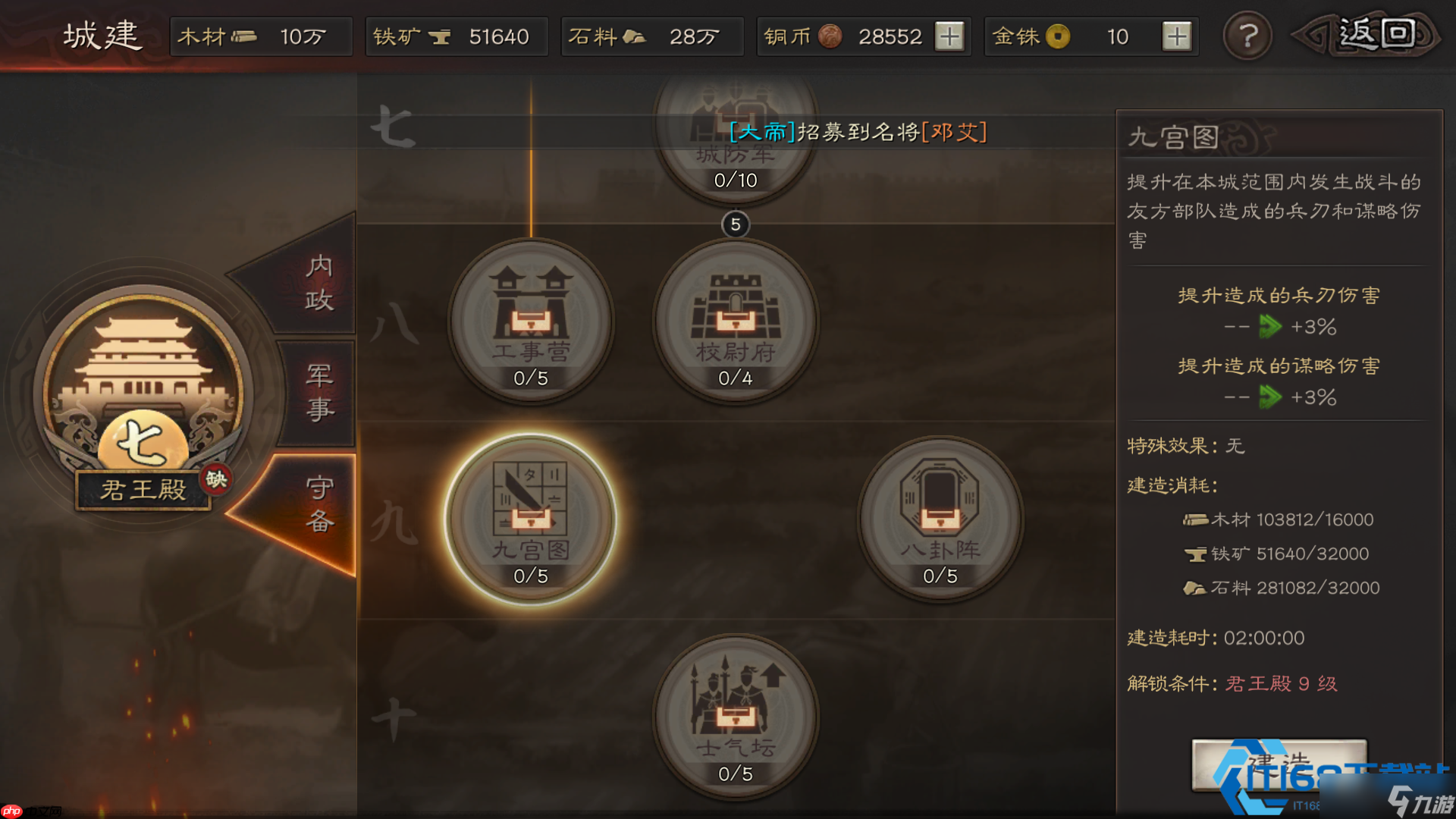Click the 铜币 copper coin icon
Viewport: 1456px width, 819px height.
coord(830,36)
